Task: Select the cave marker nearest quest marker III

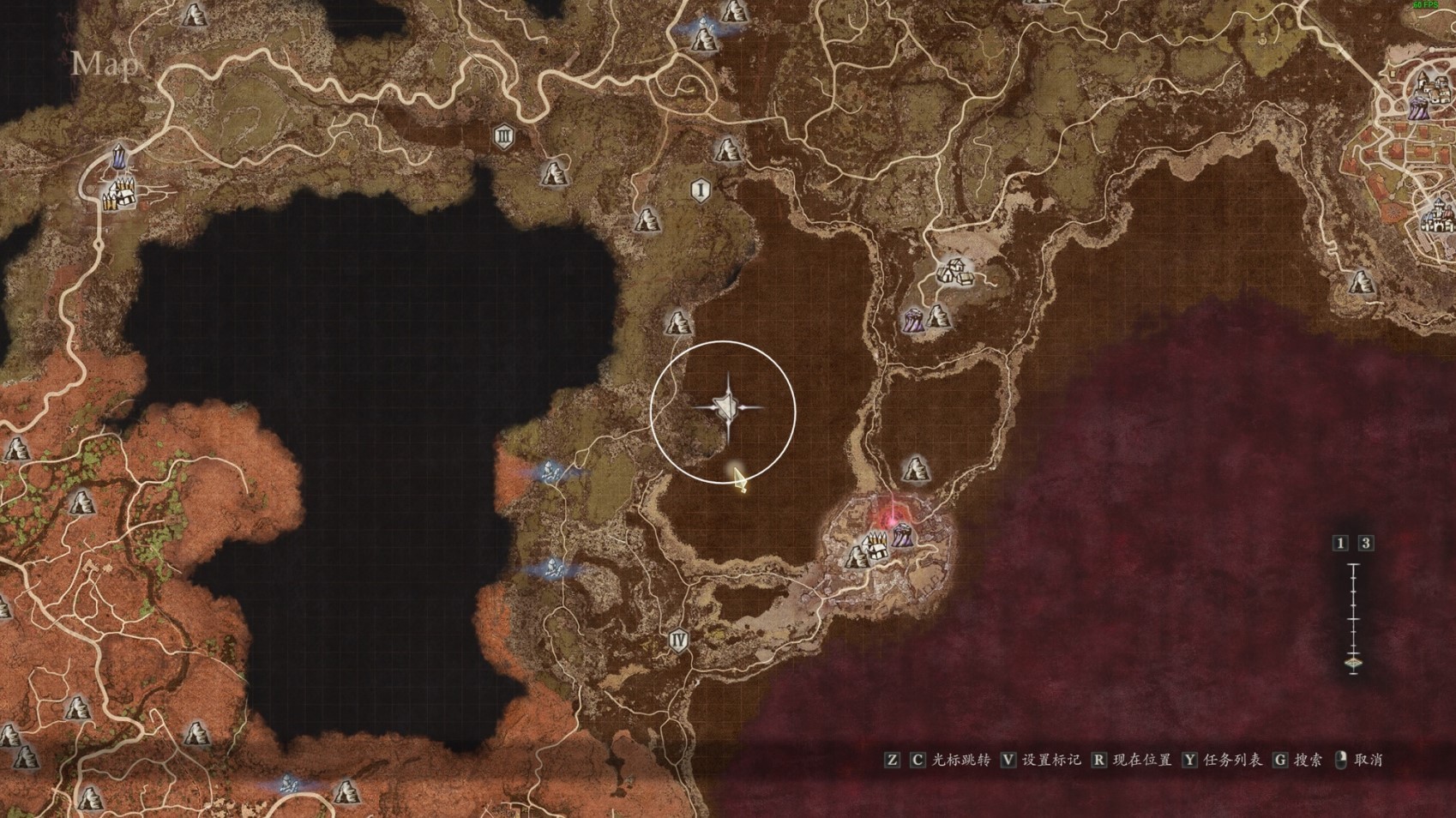Action: click(555, 173)
